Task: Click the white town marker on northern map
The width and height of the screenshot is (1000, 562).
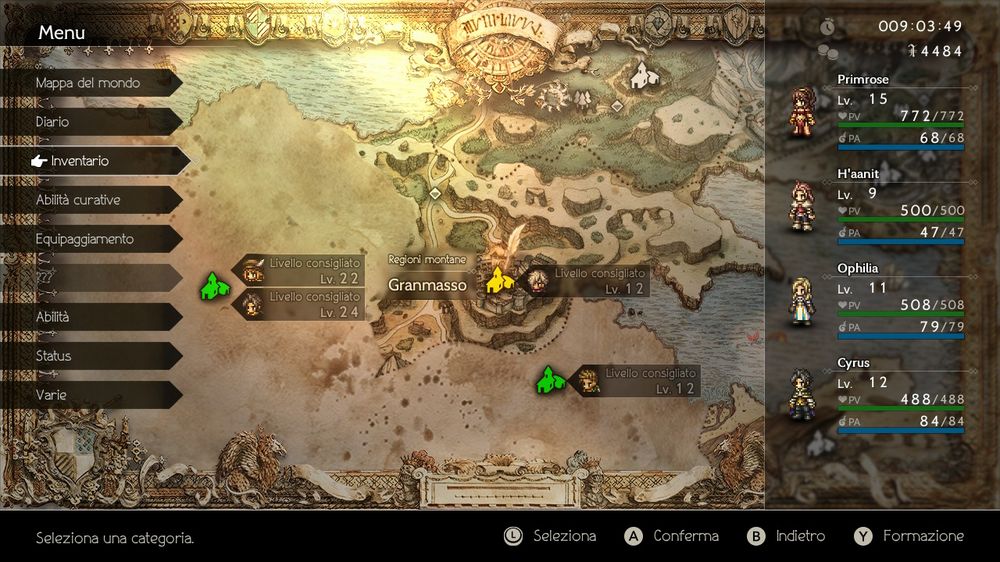Action: click(643, 73)
